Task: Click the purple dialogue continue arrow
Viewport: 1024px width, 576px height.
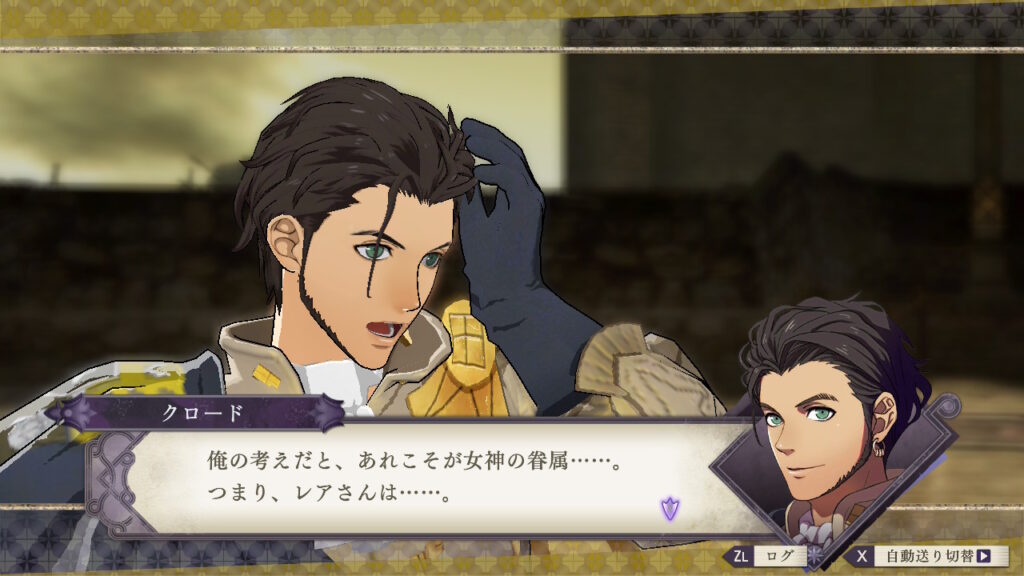Action: click(x=668, y=508)
